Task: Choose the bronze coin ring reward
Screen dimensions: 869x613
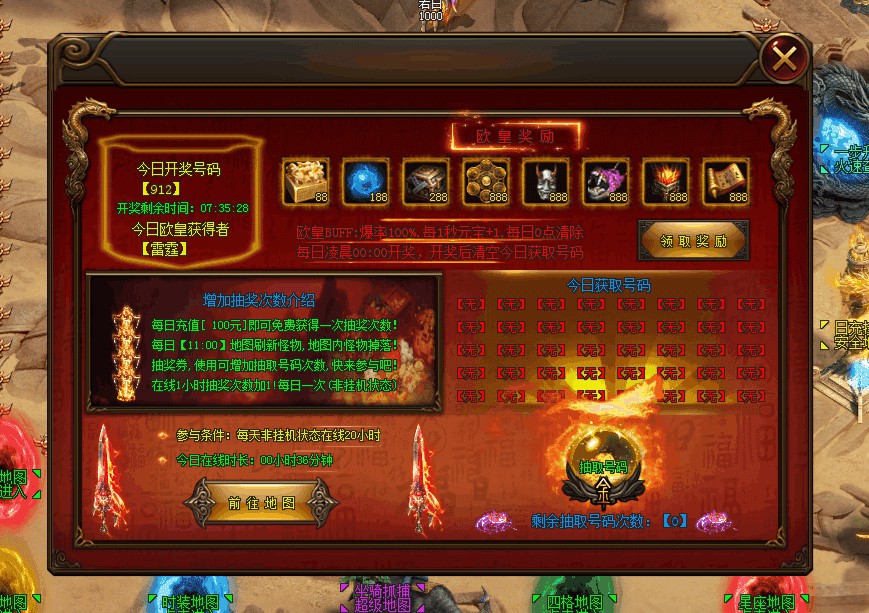Action: 485,181
